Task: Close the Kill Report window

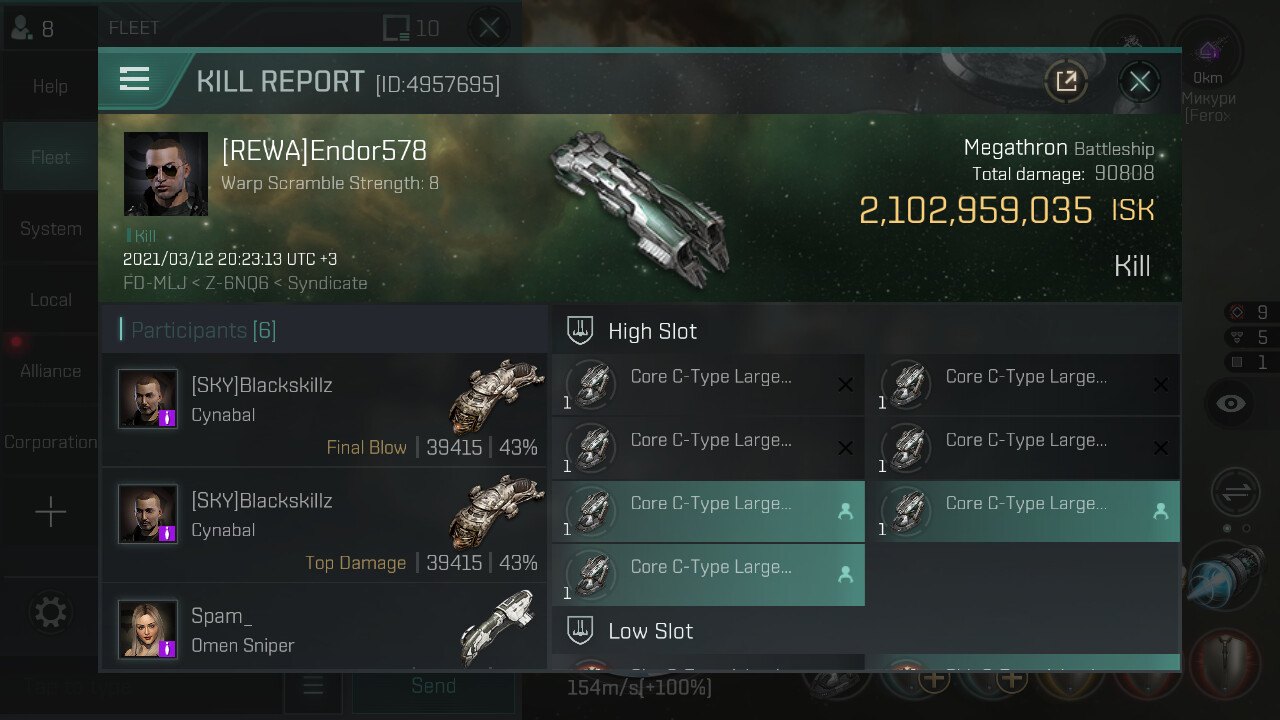Action: point(1140,81)
